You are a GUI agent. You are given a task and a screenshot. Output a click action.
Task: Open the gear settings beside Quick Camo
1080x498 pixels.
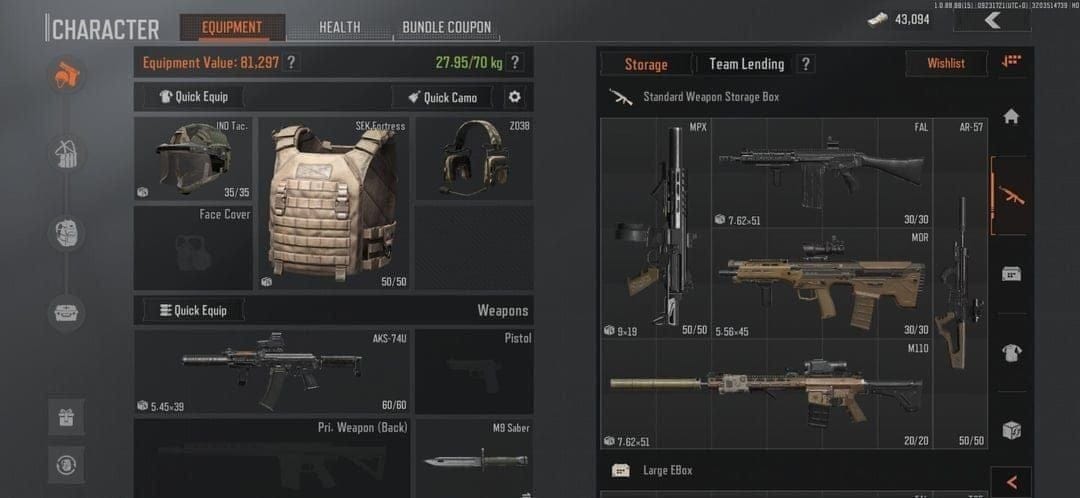(515, 97)
